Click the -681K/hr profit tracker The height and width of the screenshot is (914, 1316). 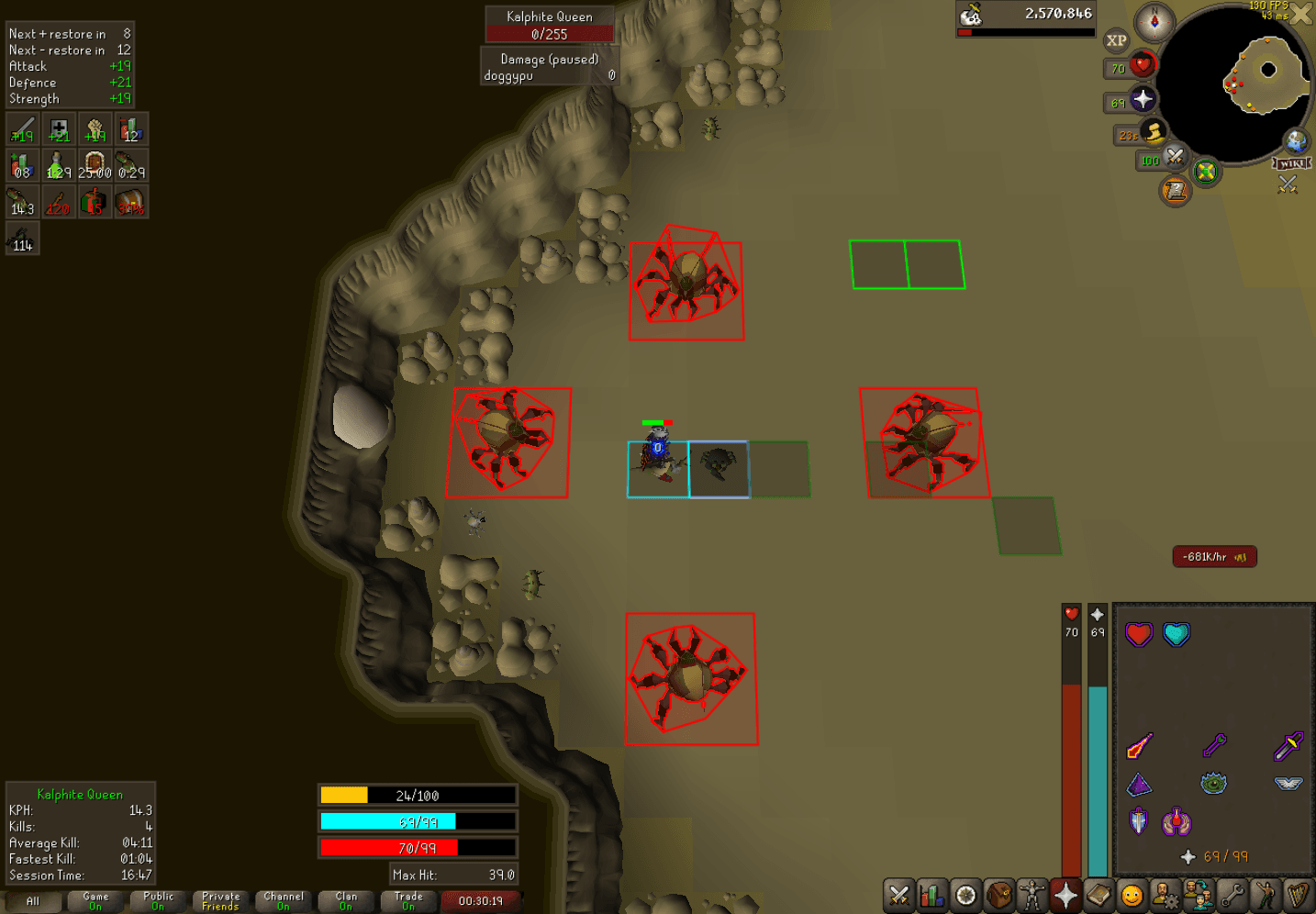point(1213,557)
